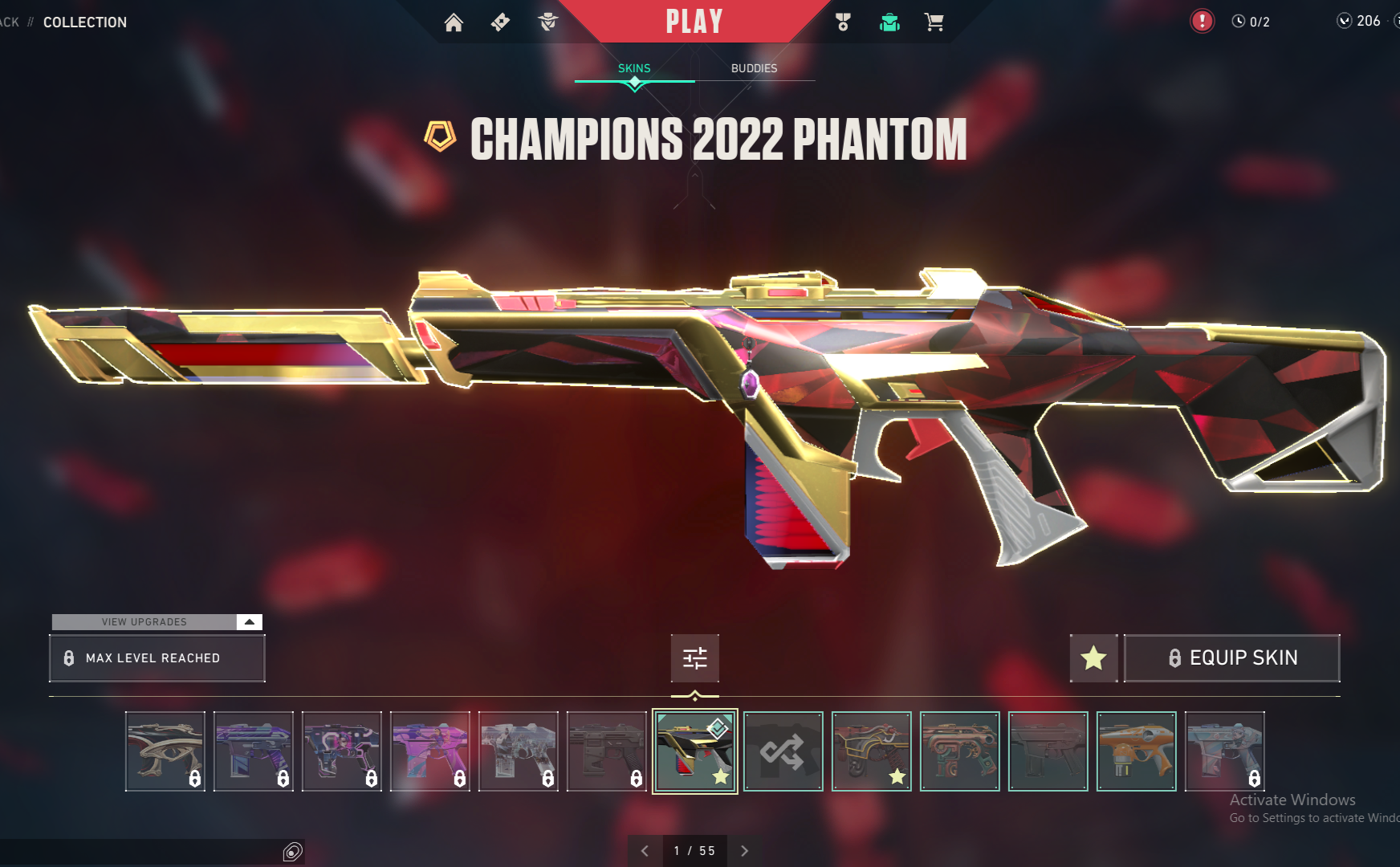Open Career via the medal icon

pos(843,22)
